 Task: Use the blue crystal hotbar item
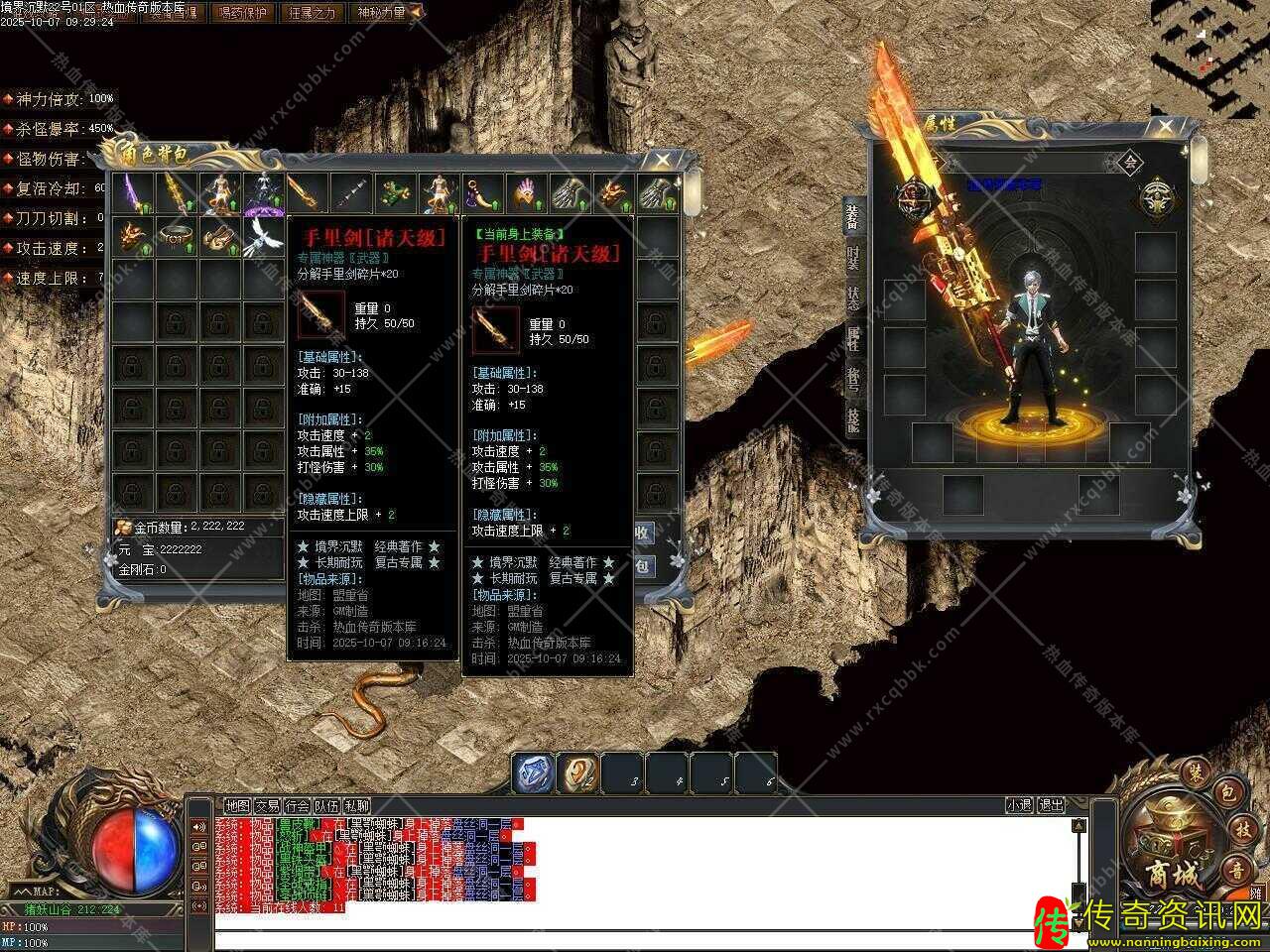(x=534, y=773)
